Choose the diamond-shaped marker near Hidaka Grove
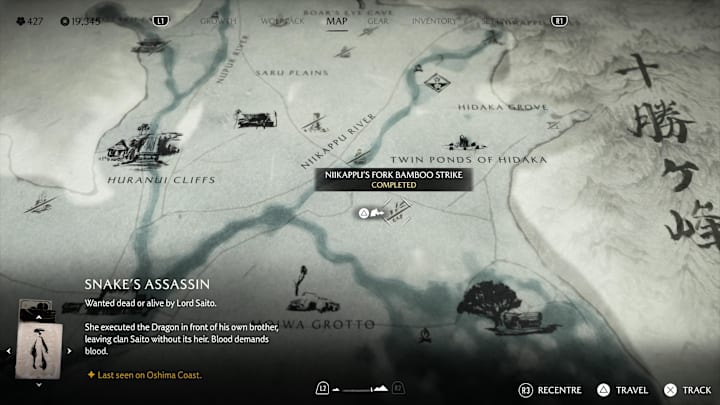The width and height of the screenshot is (720, 405). [x=435, y=81]
